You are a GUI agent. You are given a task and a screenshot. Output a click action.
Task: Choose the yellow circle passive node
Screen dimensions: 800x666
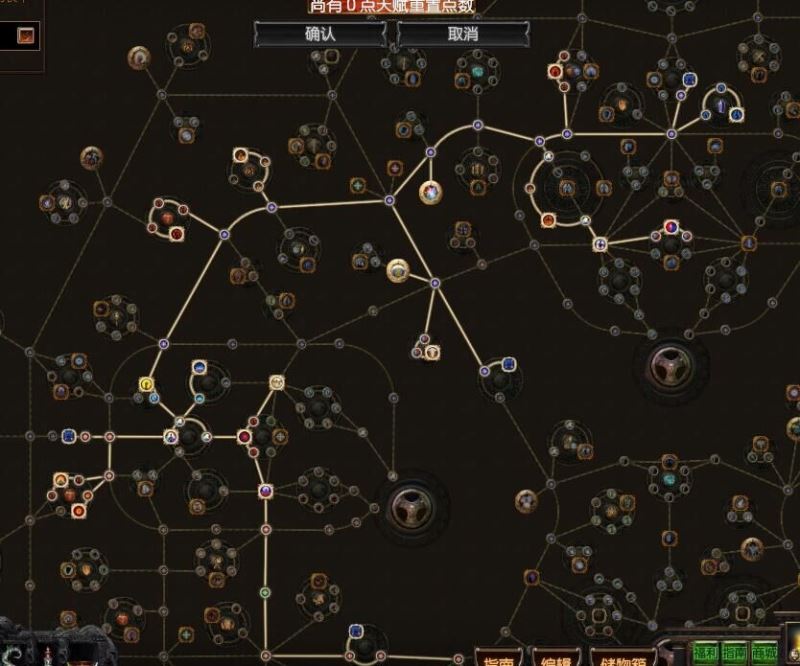coord(147,384)
